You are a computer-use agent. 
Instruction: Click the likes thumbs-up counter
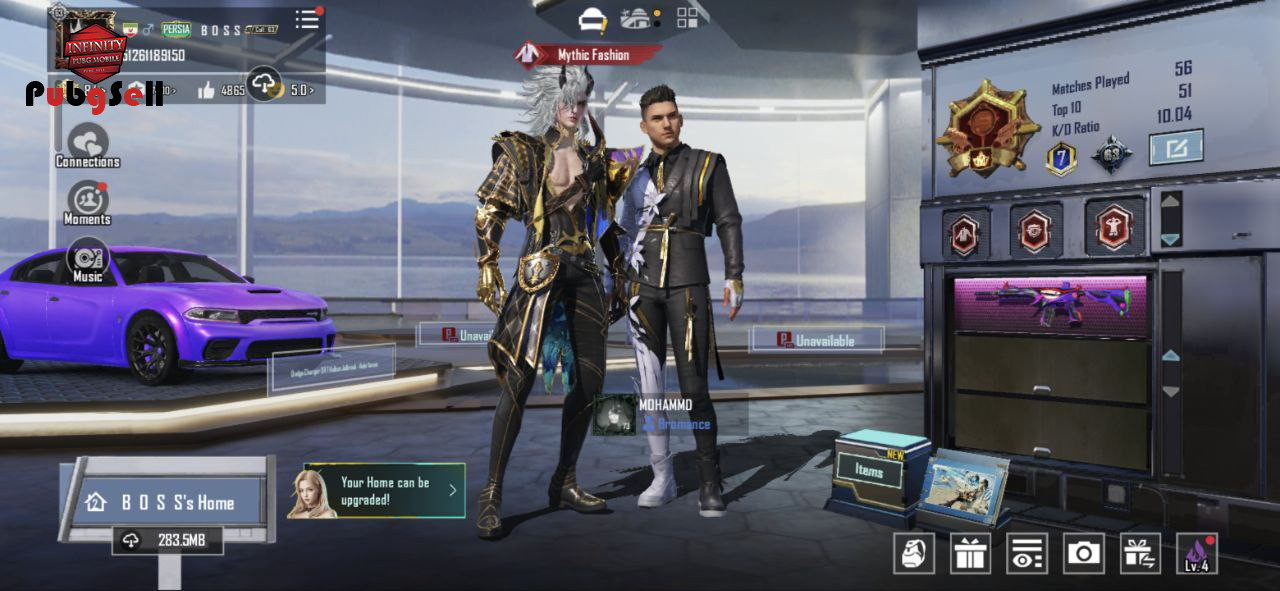tap(220, 90)
